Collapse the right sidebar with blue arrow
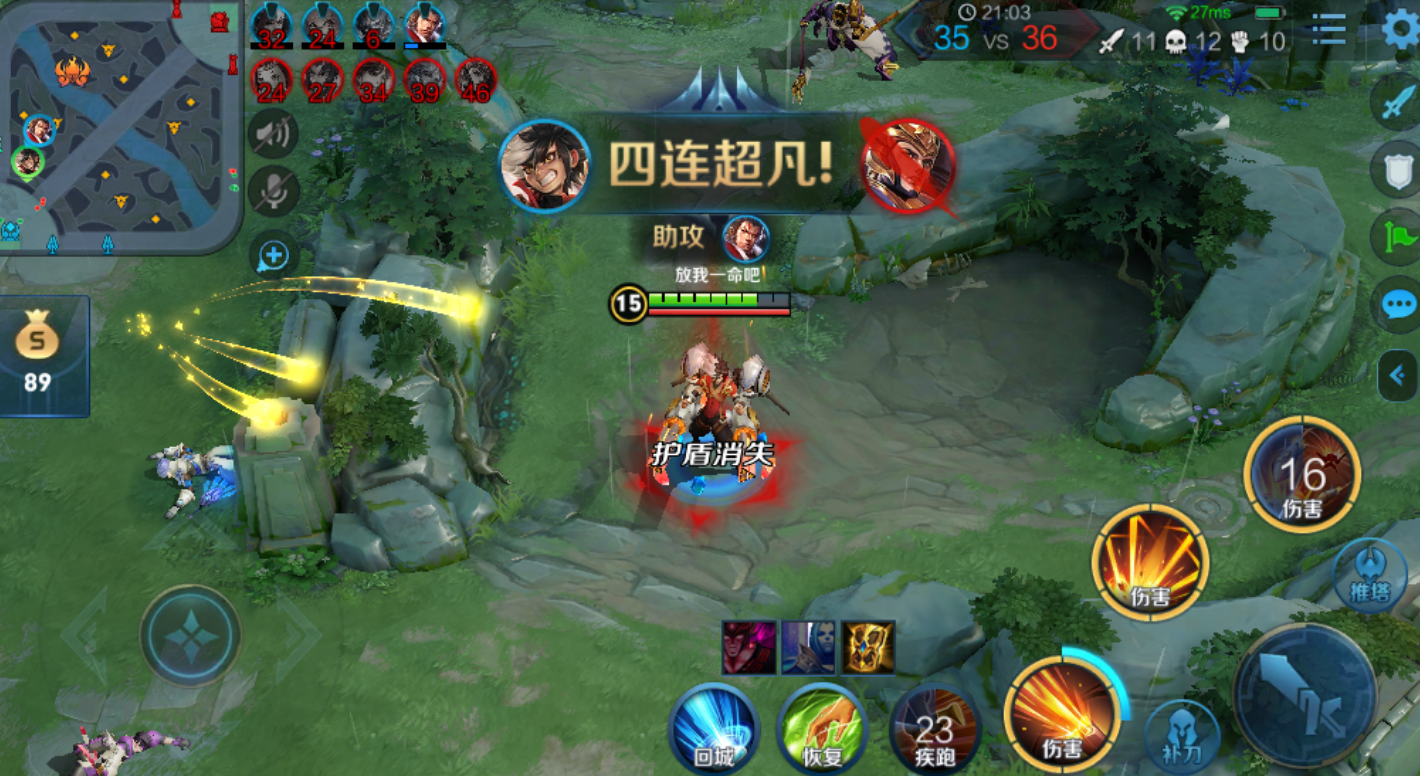 click(x=1399, y=375)
